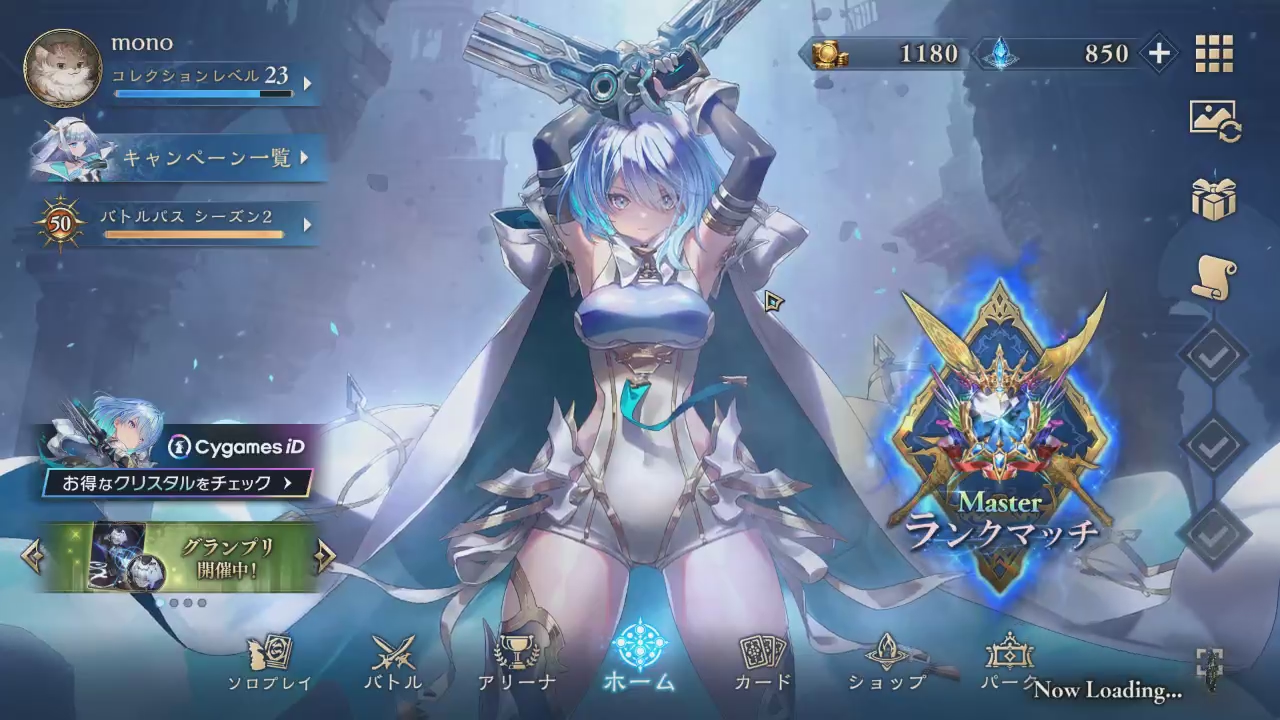Go to the ホーム tab

639,658
